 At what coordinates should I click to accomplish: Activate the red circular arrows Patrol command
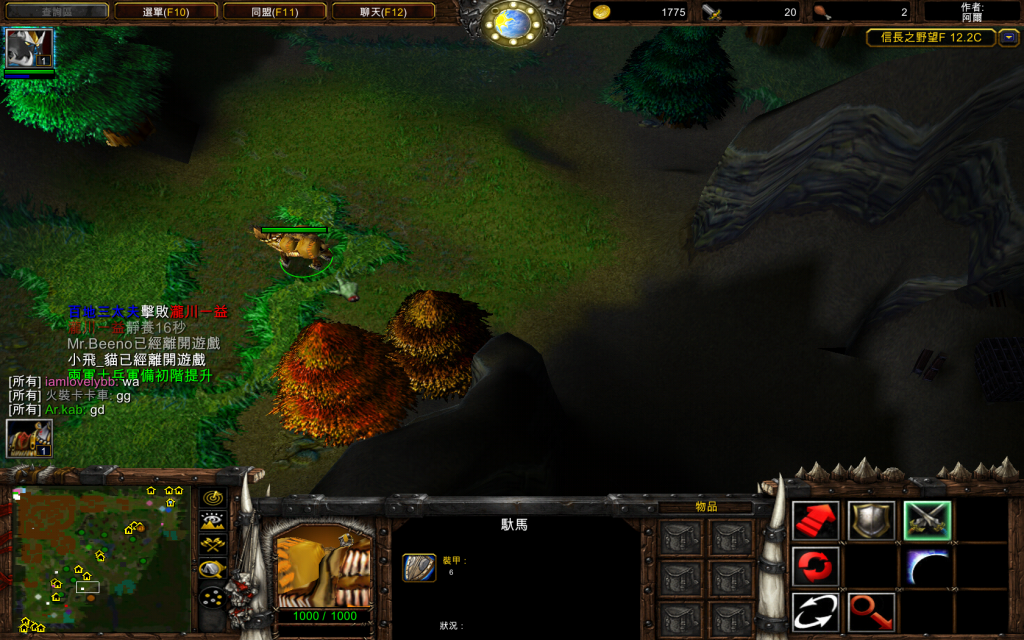tap(816, 567)
